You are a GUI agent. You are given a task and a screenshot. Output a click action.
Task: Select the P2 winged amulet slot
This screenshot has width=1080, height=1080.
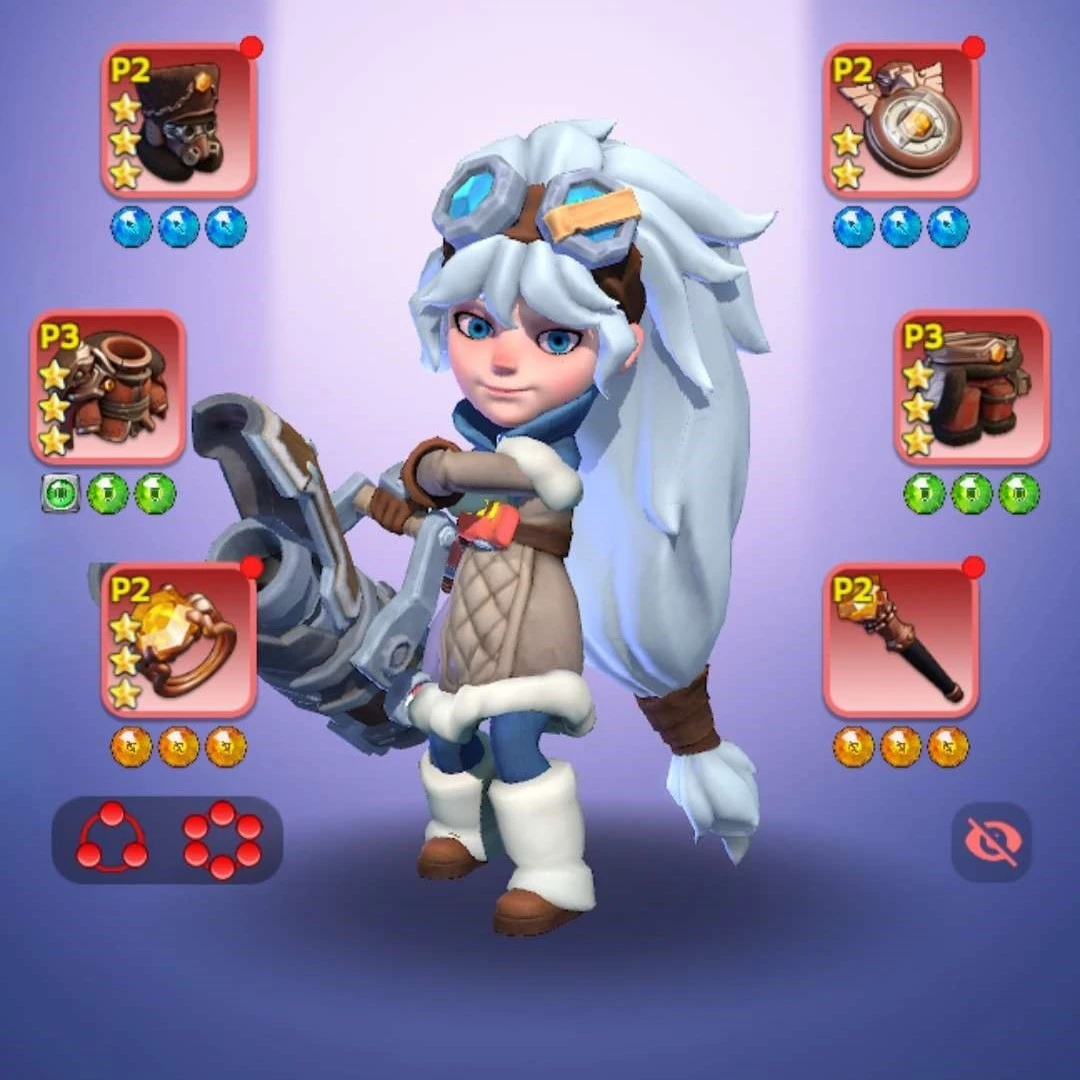[901, 120]
